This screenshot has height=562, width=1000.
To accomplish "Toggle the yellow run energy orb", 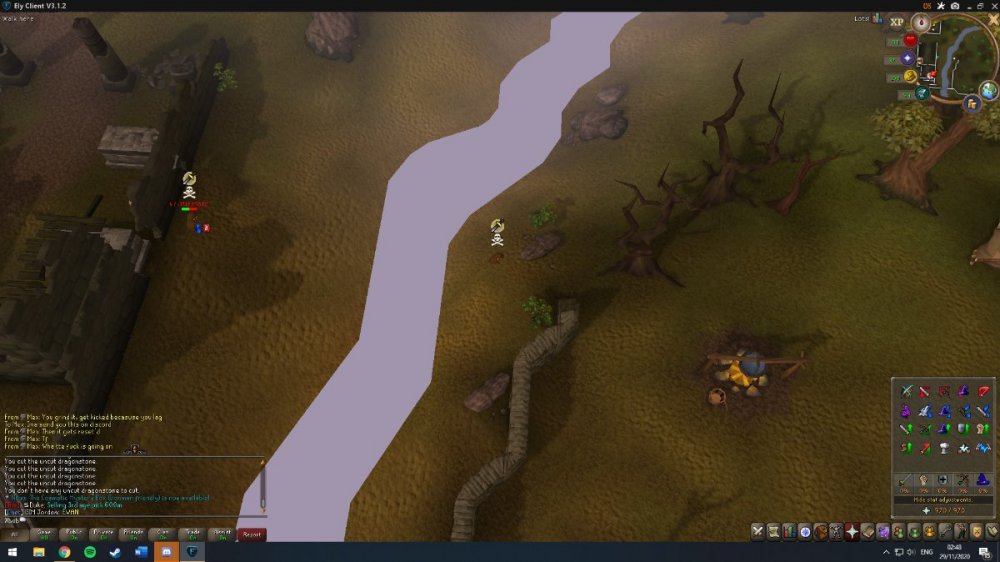I will click(911, 76).
